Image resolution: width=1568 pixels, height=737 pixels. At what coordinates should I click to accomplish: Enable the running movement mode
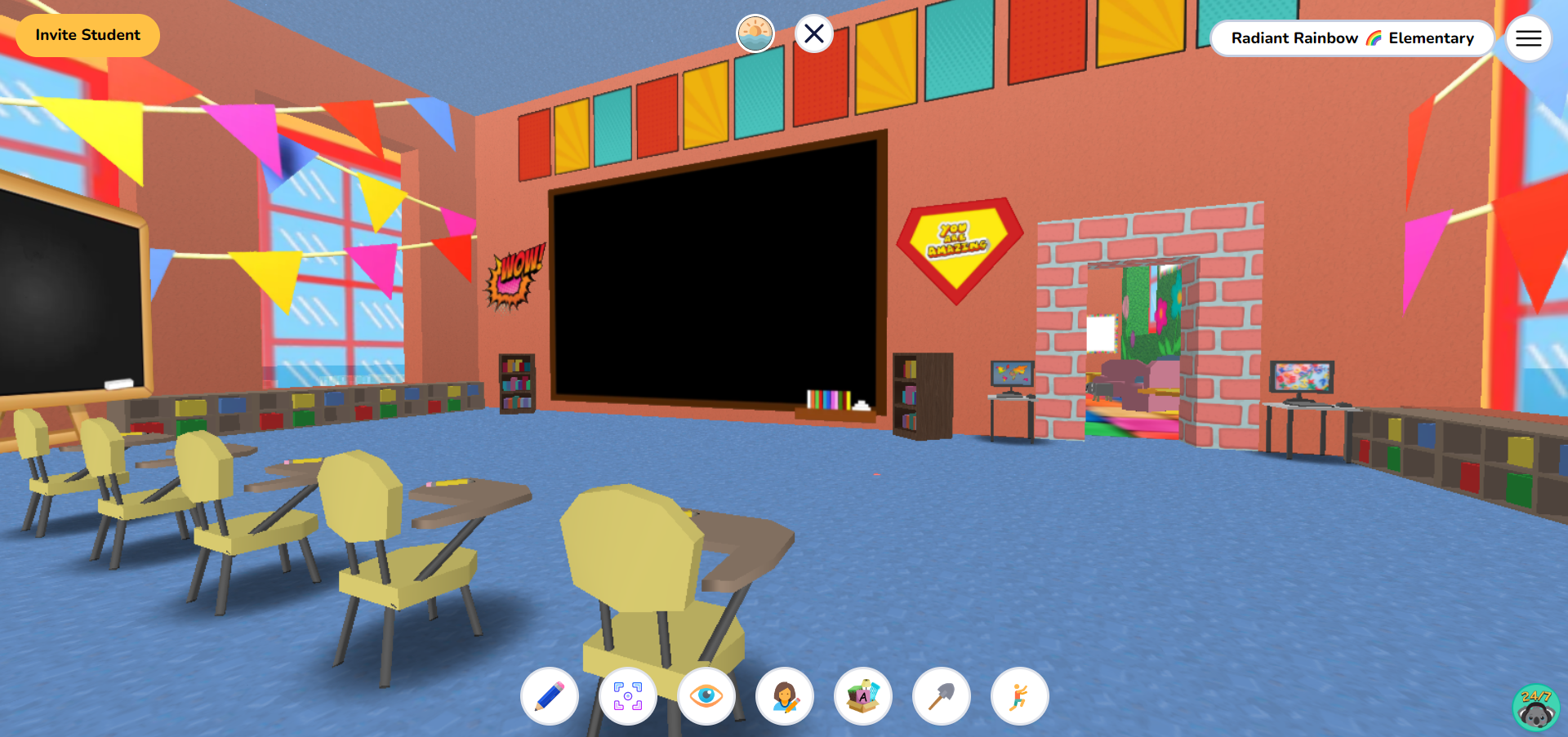coord(1019,695)
